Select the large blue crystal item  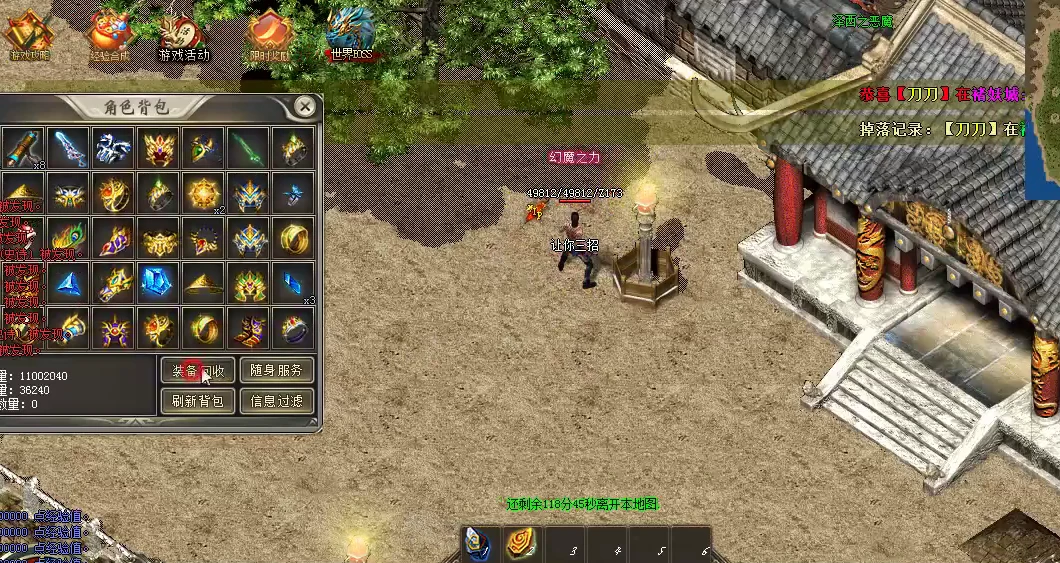pyautogui.click(x=158, y=284)
